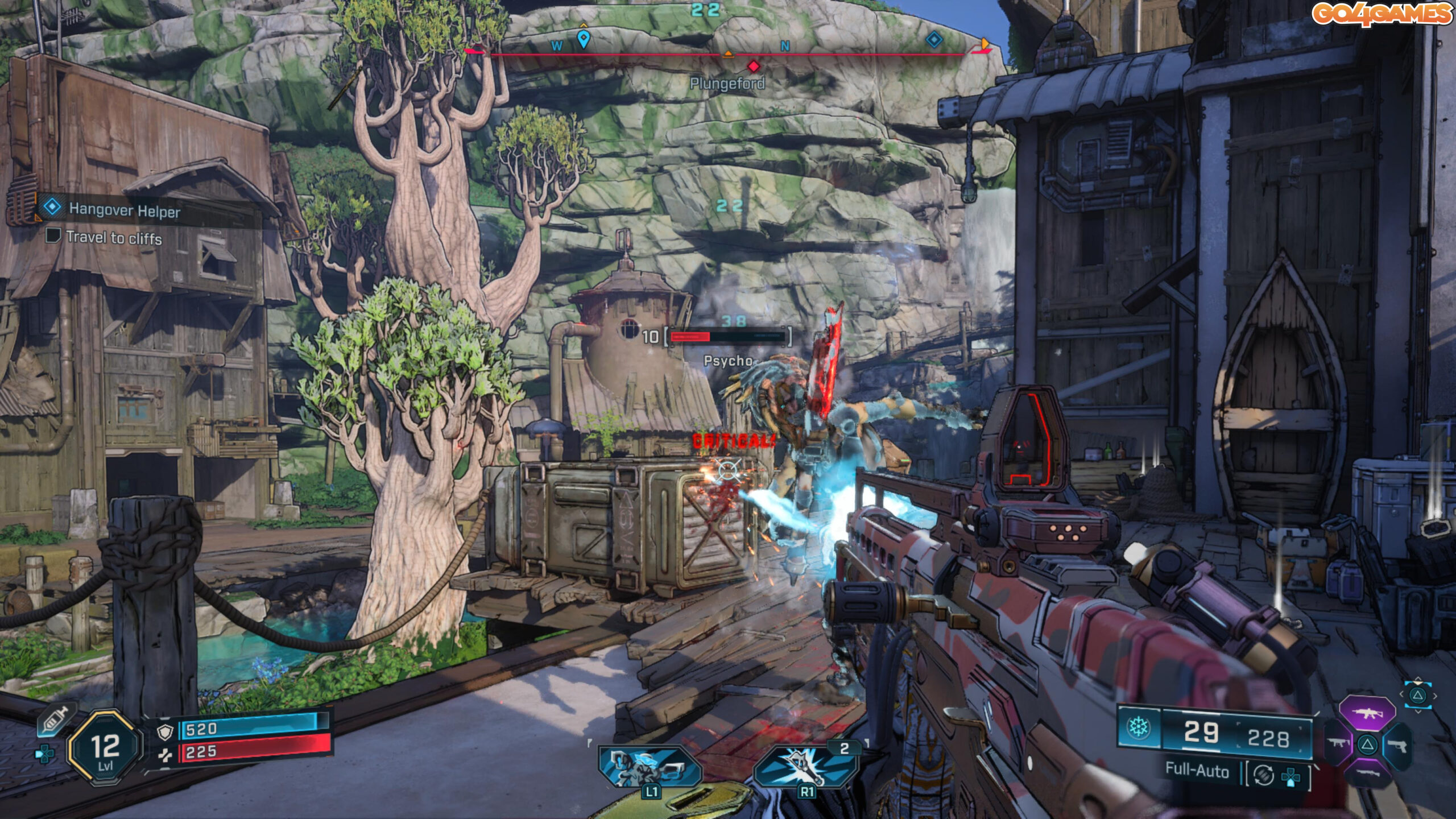Select the blue pin waypoint on the compass
1456x819 pixels.
tap(583, 39)
